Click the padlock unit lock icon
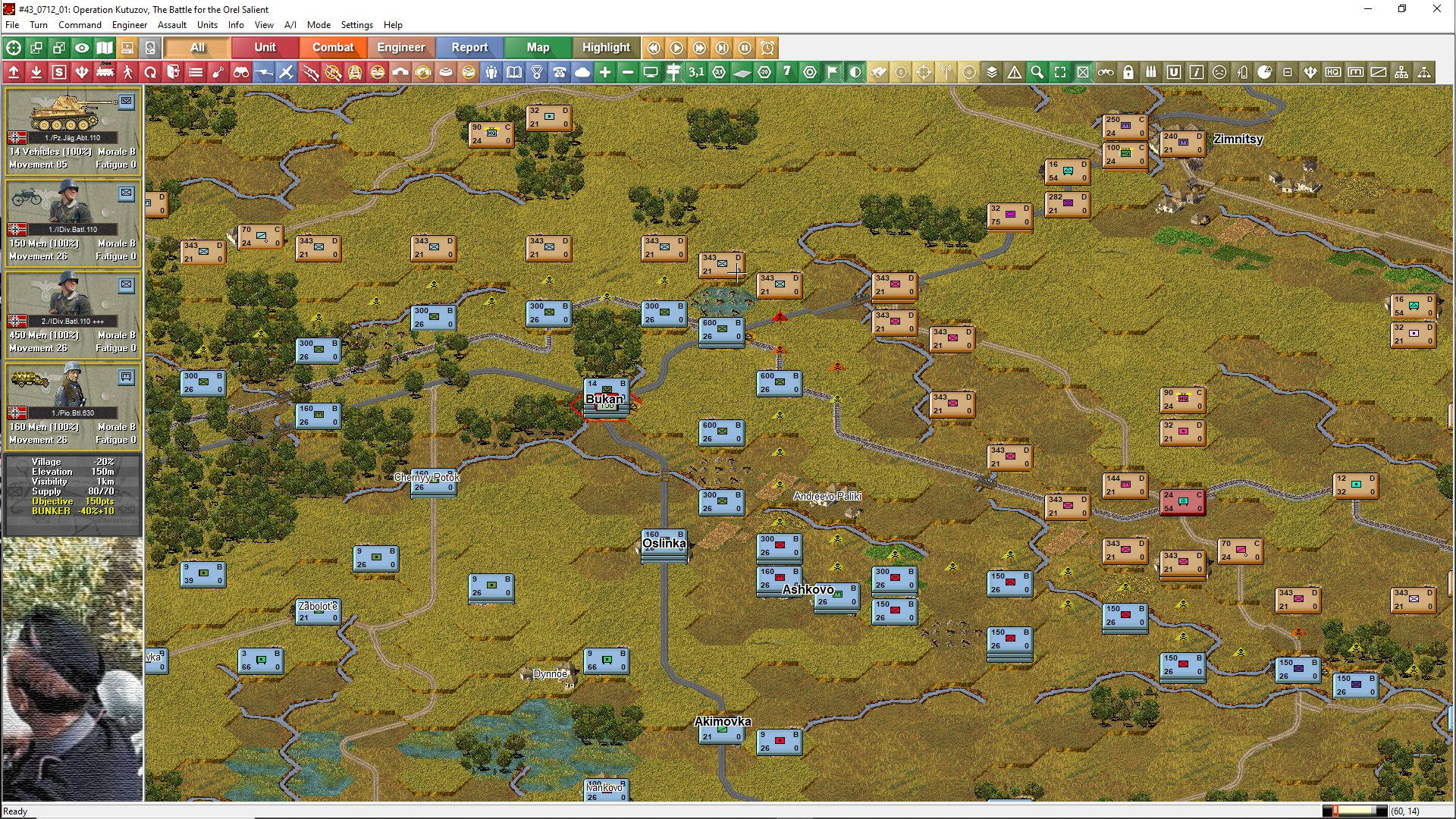The width and height of the screenshot is (1456, 819). tap(1128, 72)
